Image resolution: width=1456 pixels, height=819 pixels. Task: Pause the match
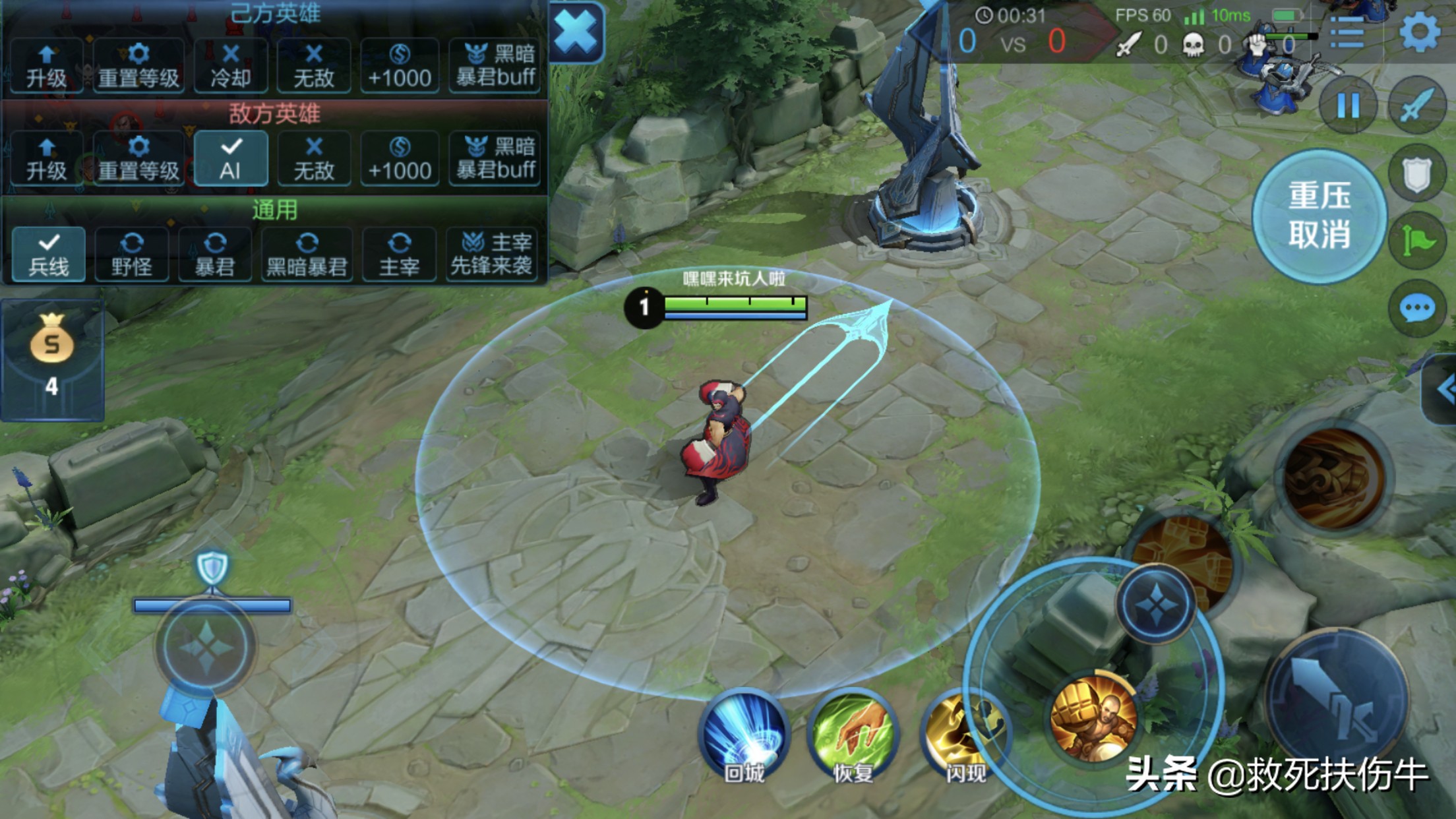1348,106
